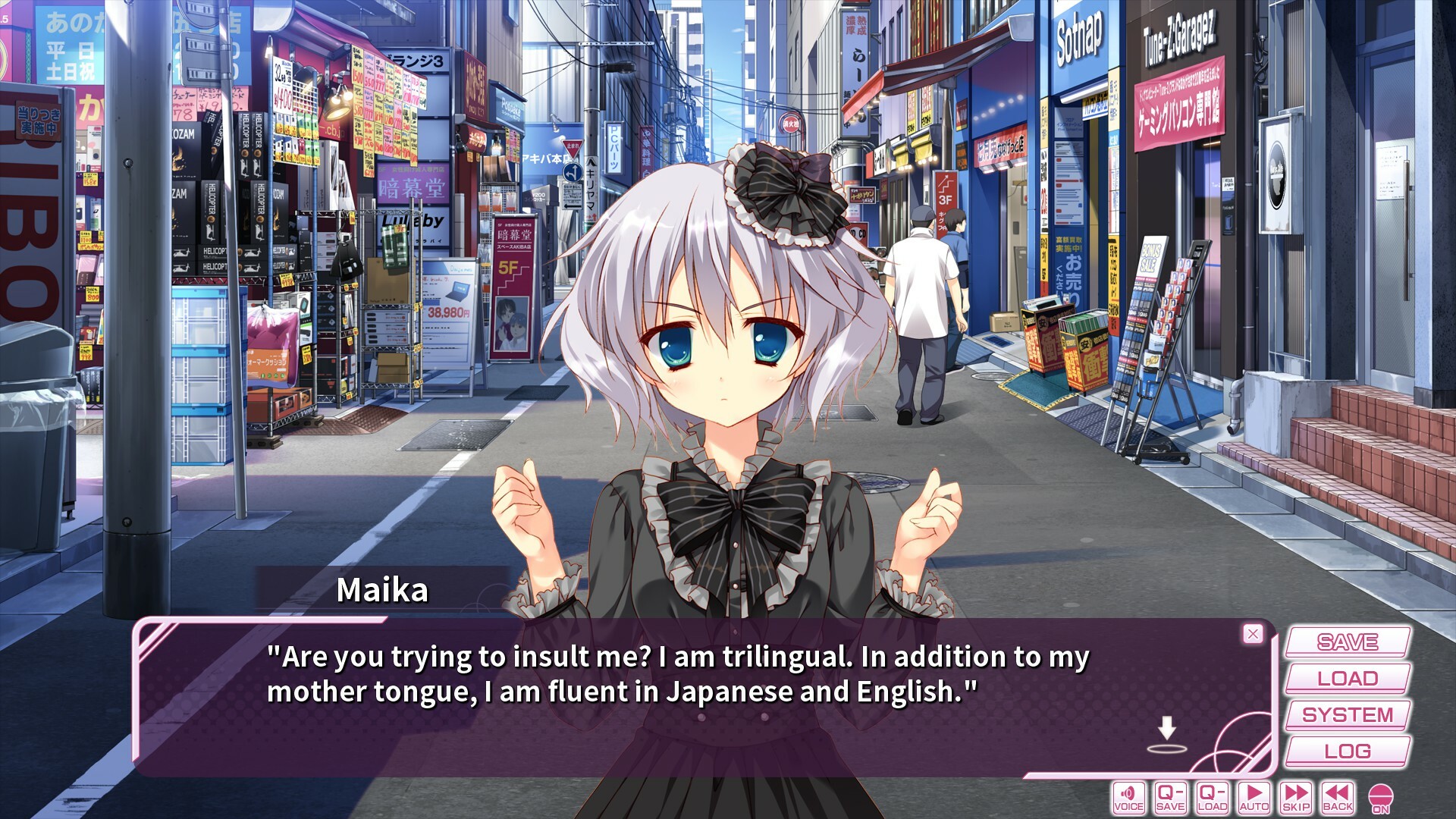The height and width of the screenshot is (819, 1456).
Task: Click the speaker icon on the VOICE button
Action: click(x=1129, y=793)
